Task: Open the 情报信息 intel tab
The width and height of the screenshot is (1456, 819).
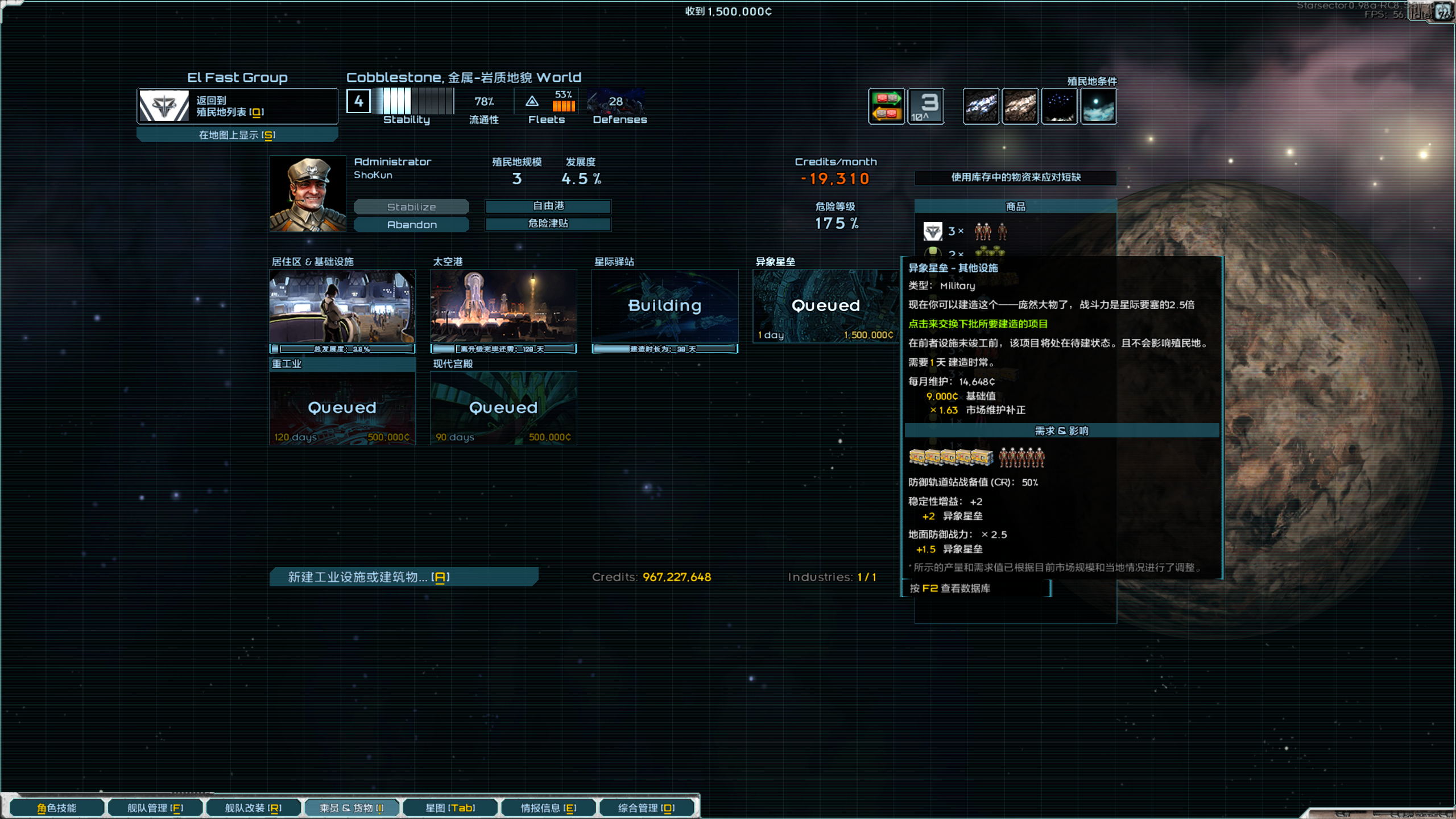Action: 548,808
